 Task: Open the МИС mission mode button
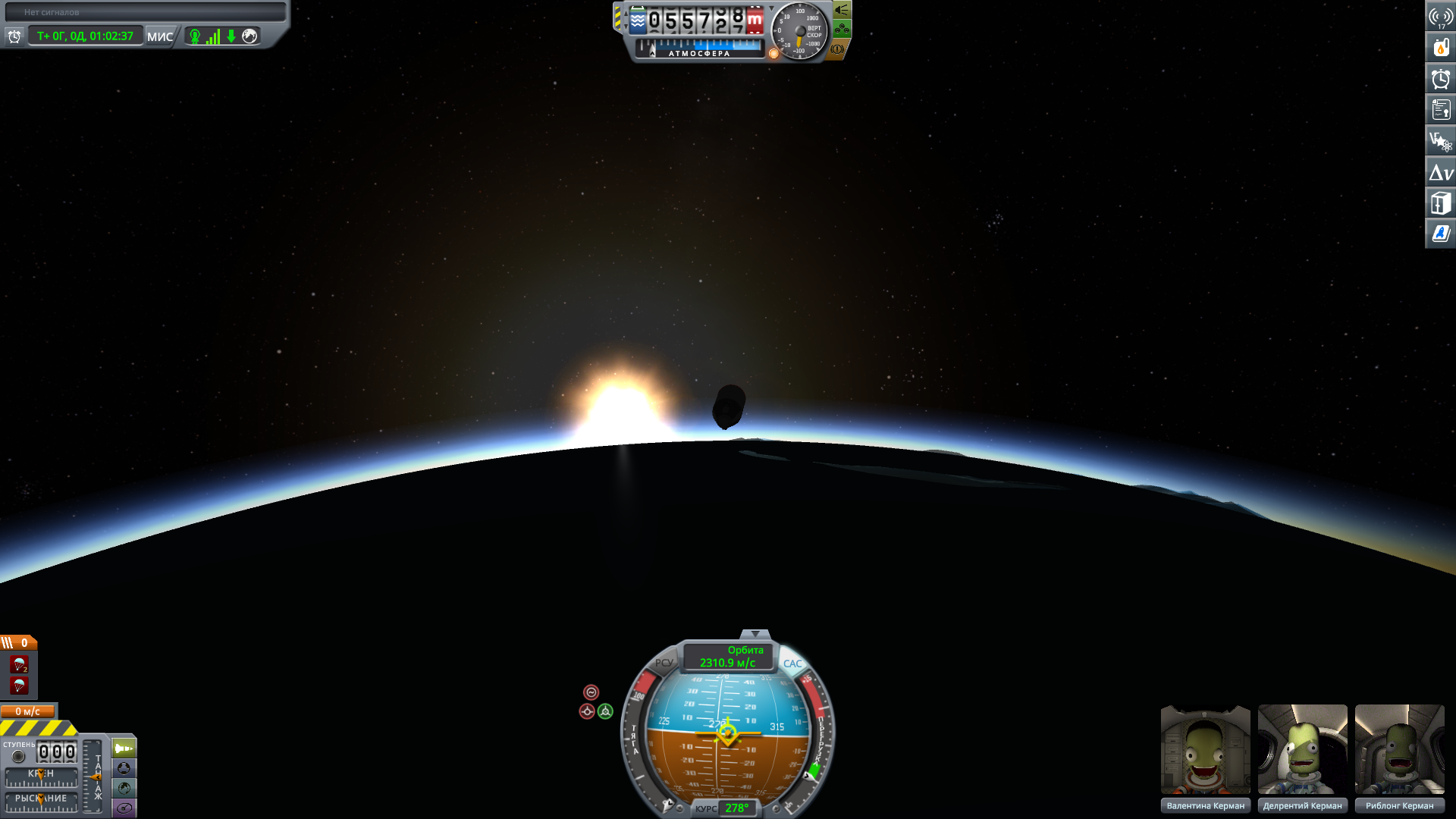coord(160,36)
